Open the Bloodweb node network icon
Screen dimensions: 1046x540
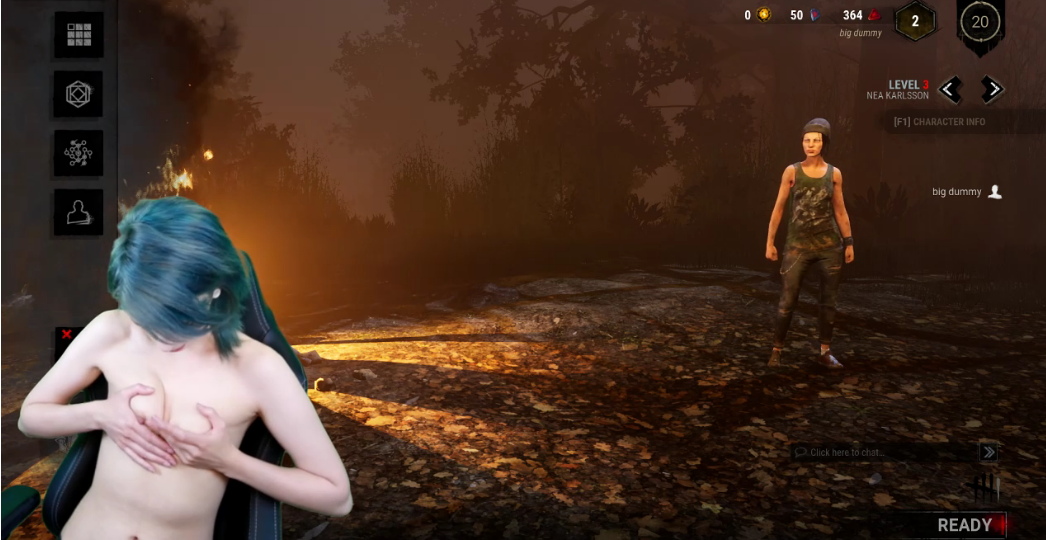pos(78,153)
